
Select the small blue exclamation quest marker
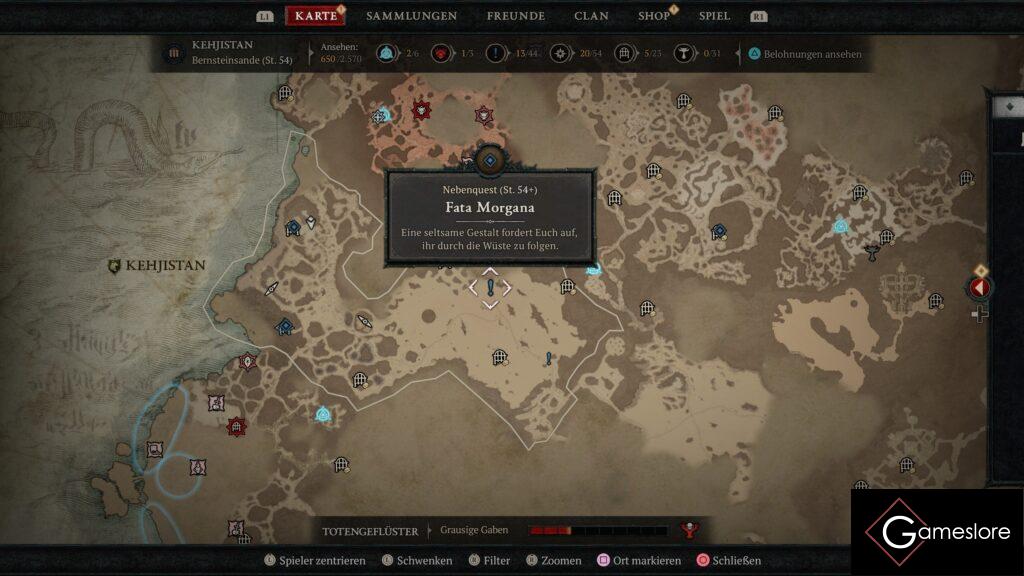coord(548,359)
